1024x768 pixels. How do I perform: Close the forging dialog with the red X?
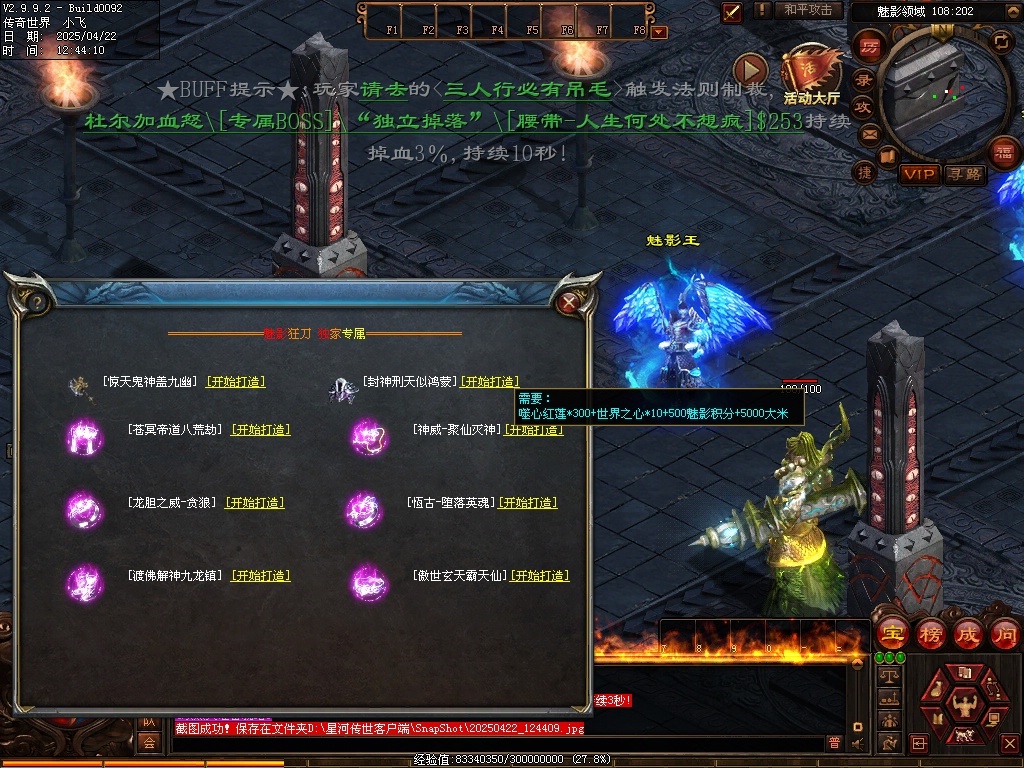[569, 301]
